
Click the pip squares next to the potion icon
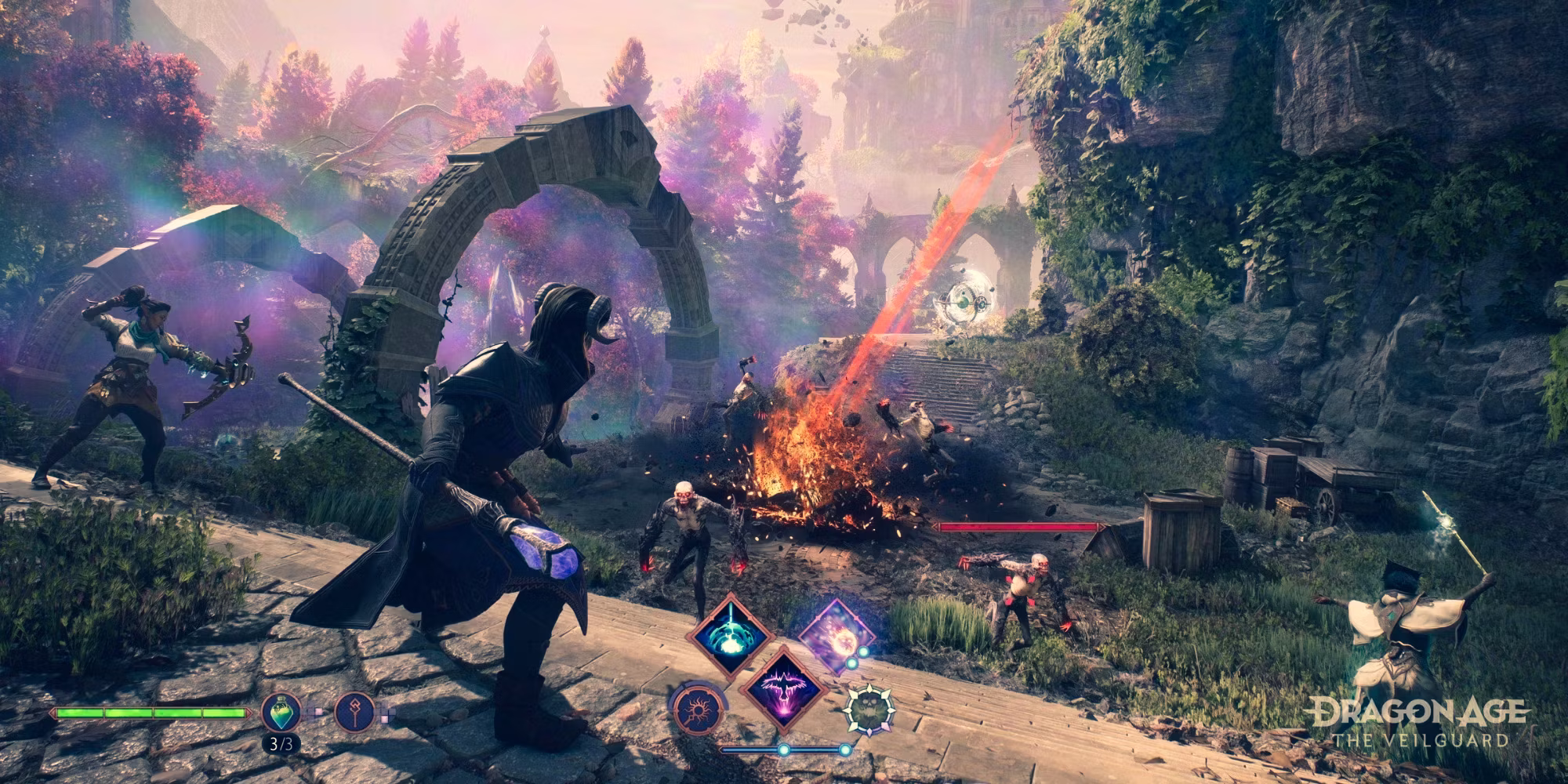point(318,711)
